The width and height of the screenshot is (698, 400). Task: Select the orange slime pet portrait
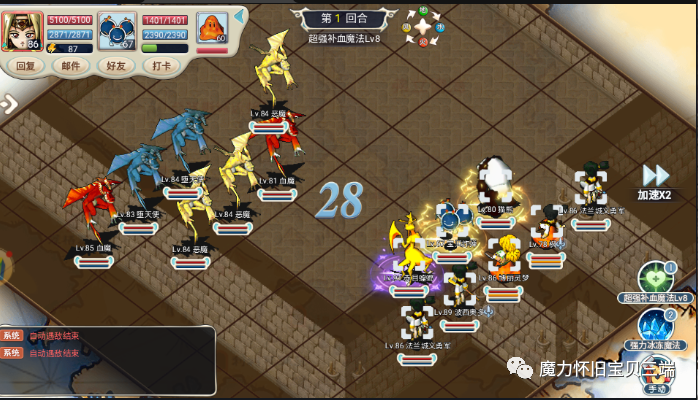pyautogui.click(x=211, y=29)
